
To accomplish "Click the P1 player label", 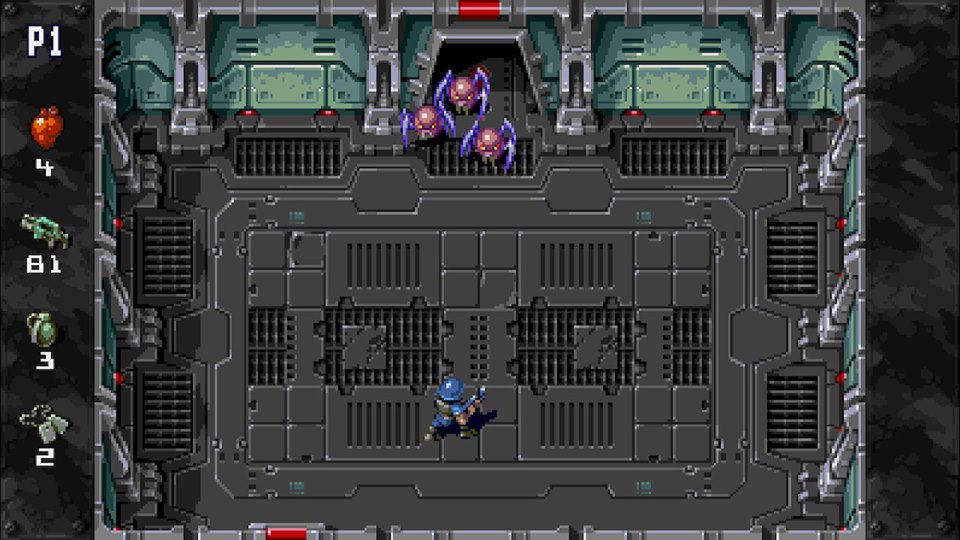I will [45, 42].
